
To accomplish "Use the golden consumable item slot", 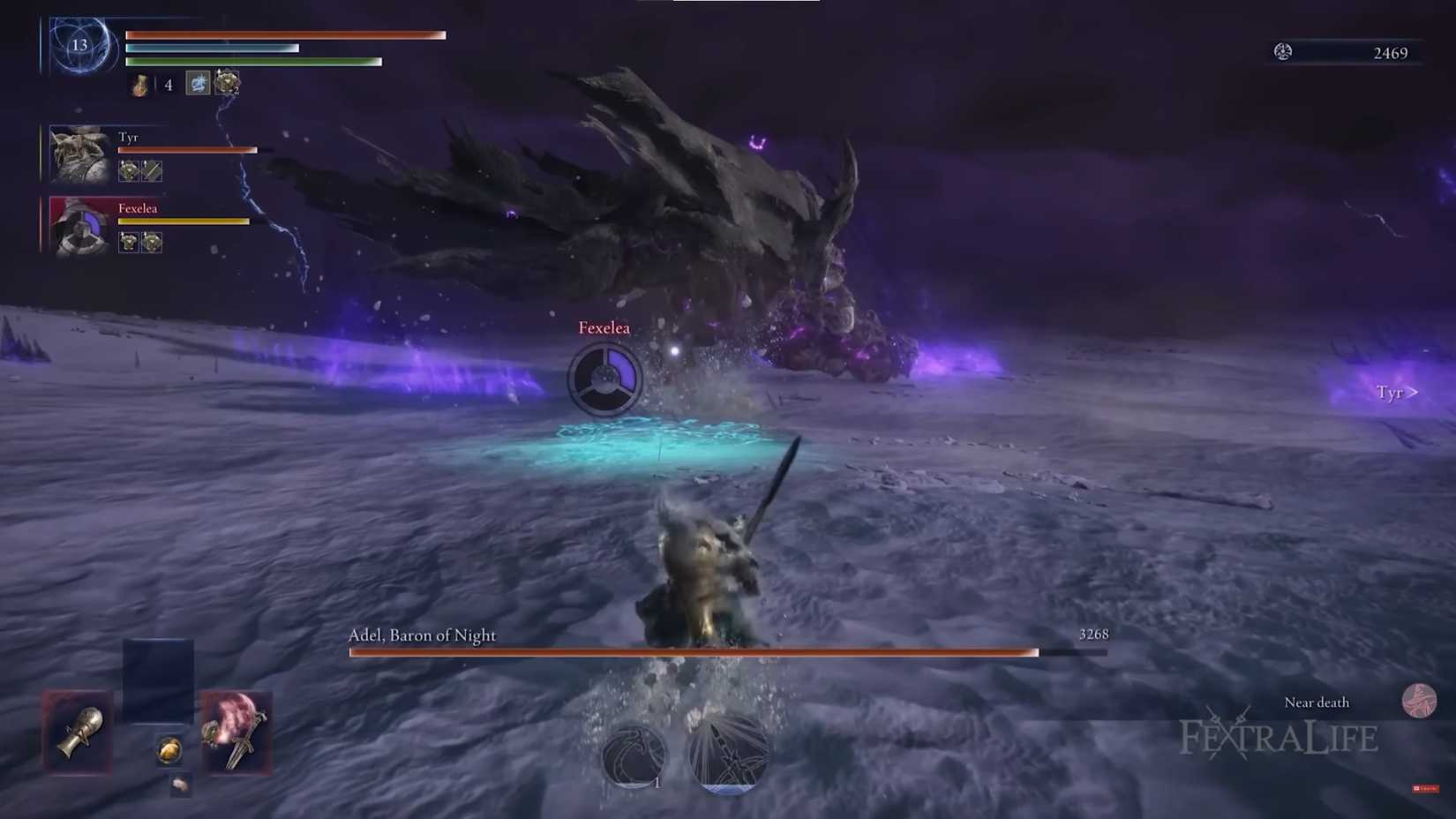I will click(169, 750).
